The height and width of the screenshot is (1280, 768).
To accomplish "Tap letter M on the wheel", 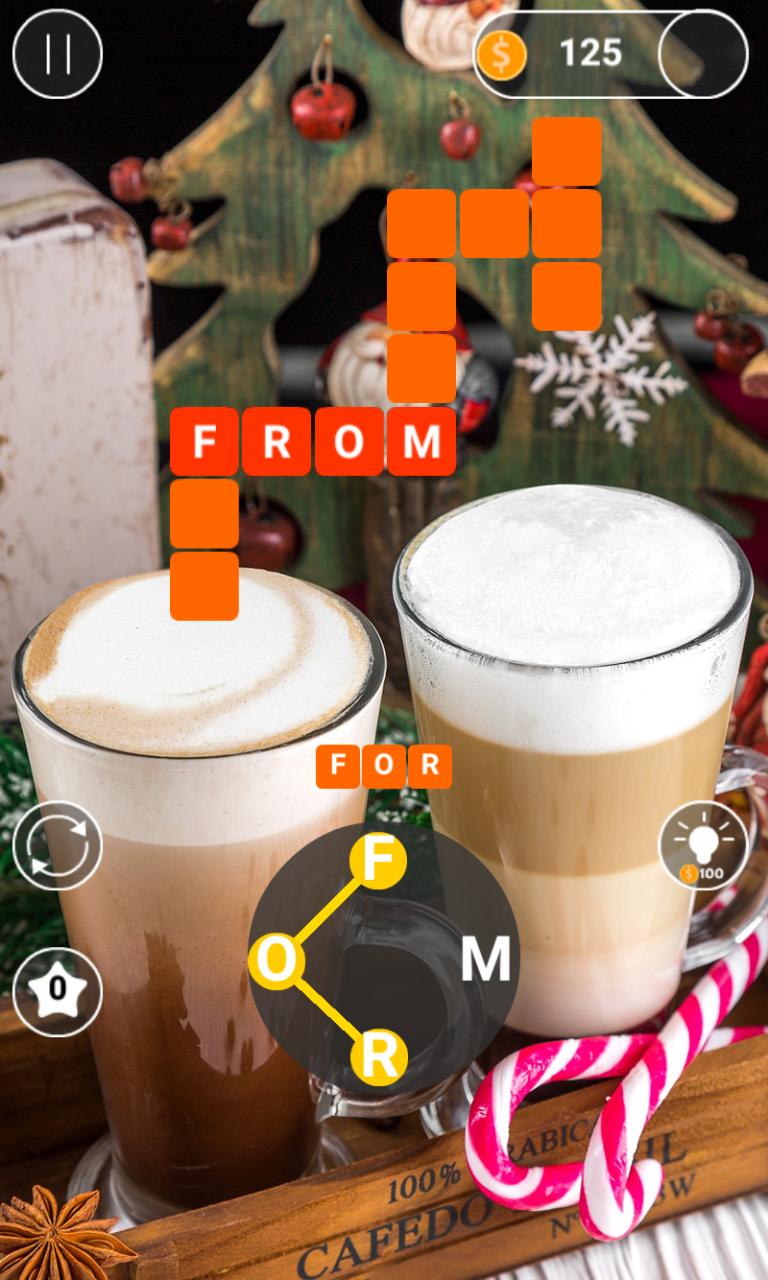I will pos(486,960).
